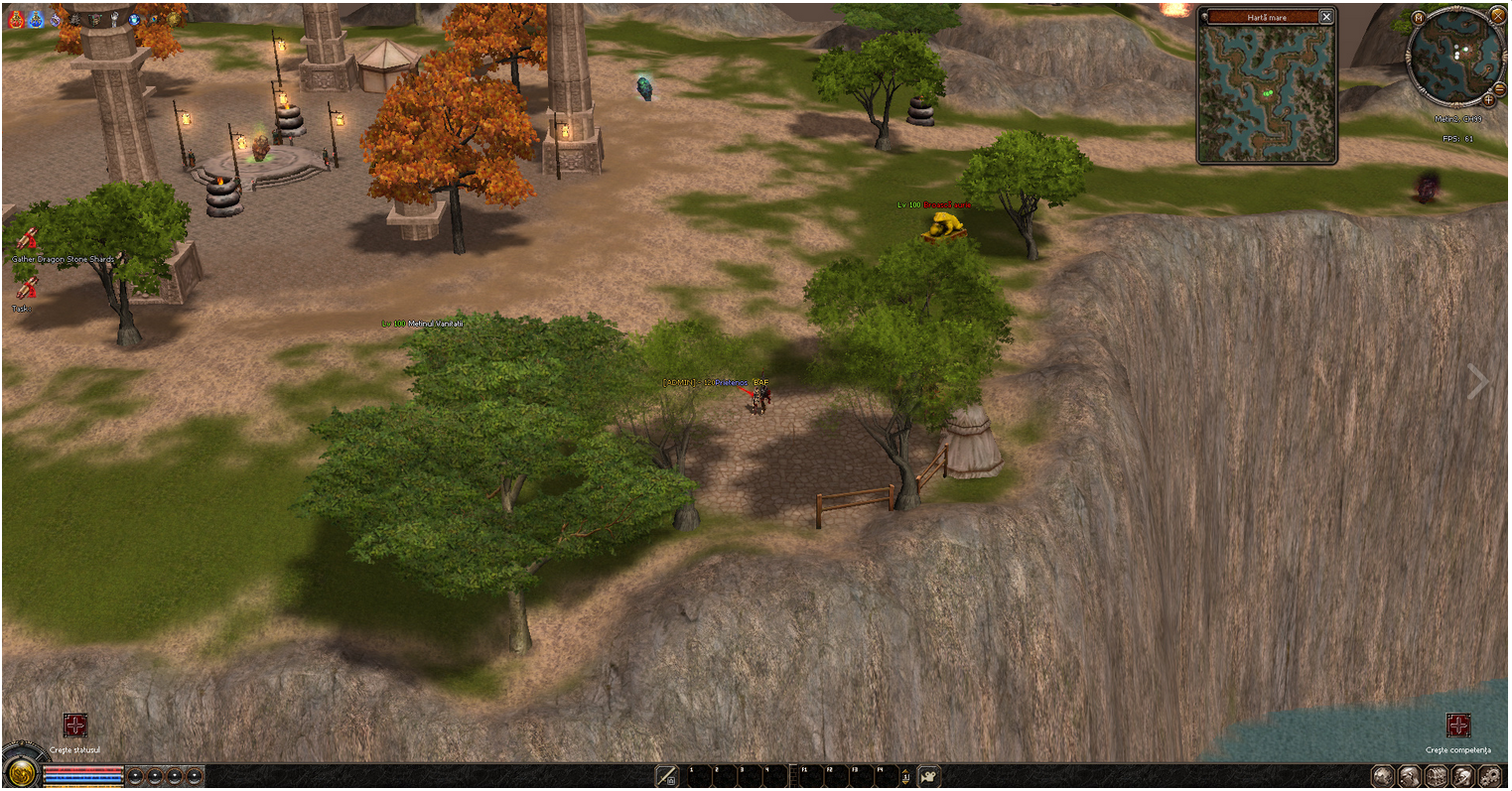This screenshot has height=791, width=1512.
Task: Open the Gather Dragon Stone Shards quest scroll
Action: [27, 239]
